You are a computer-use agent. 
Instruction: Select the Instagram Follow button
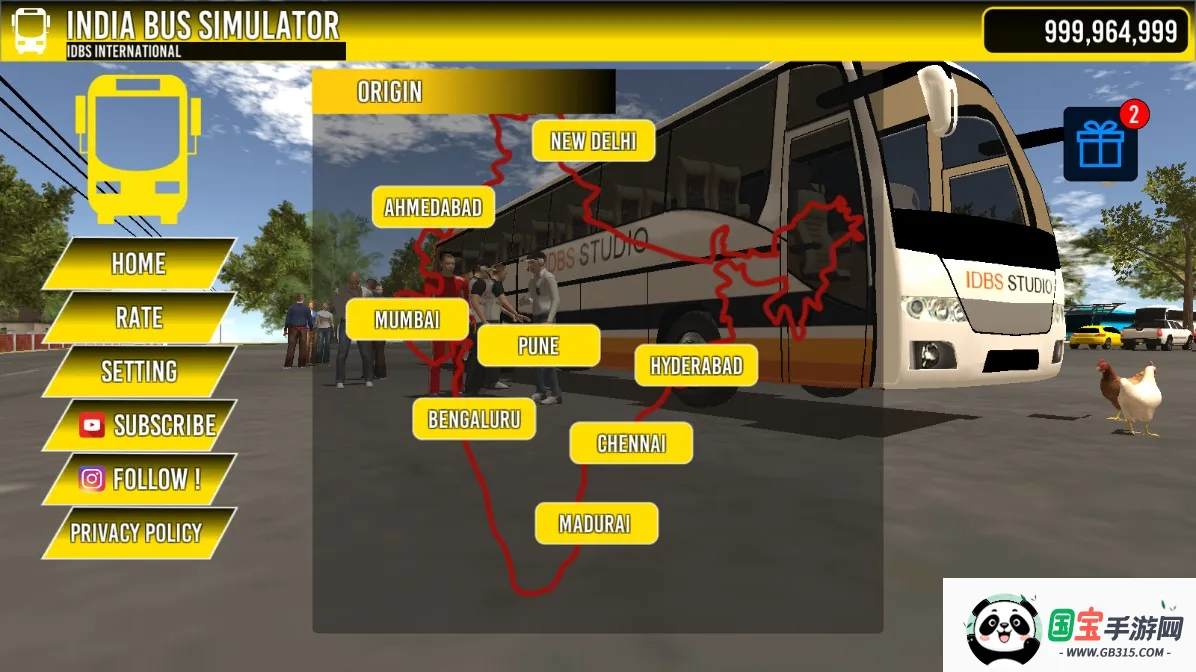click(140, 480)
